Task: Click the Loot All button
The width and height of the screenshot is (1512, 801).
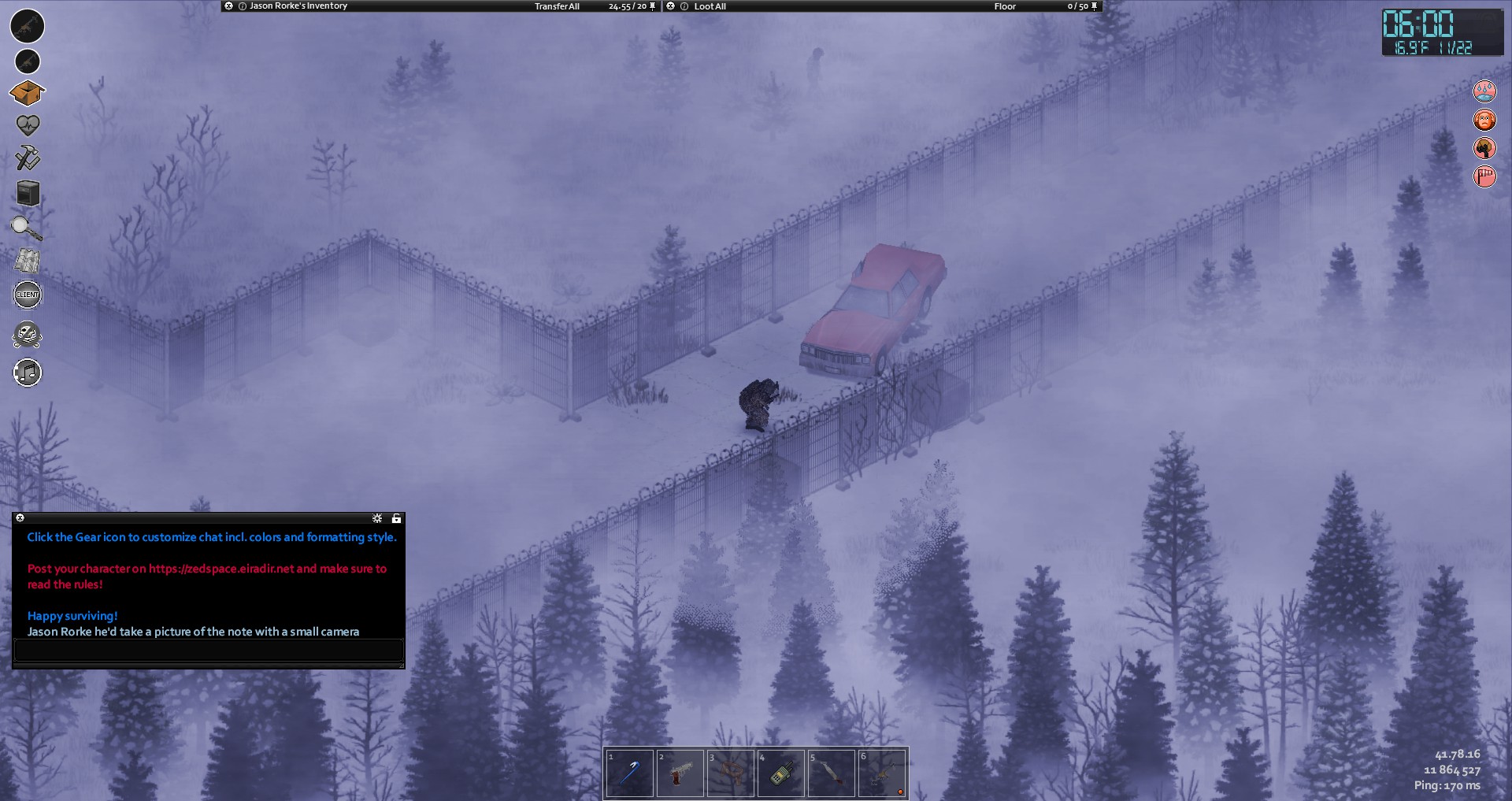Action: click(x=710, y=6)
